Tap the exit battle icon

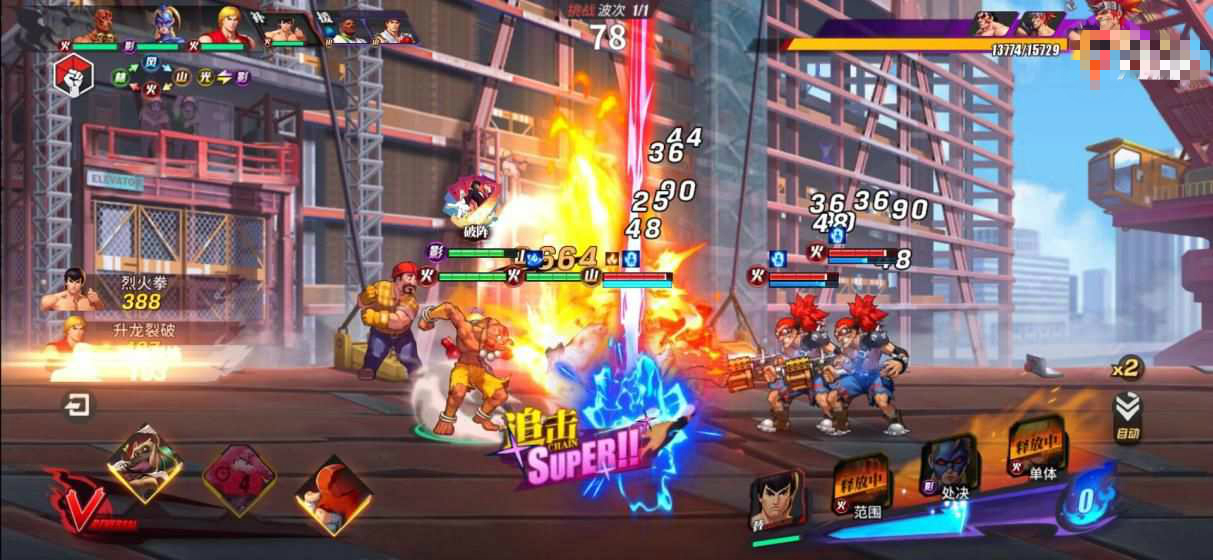[77, 405]
